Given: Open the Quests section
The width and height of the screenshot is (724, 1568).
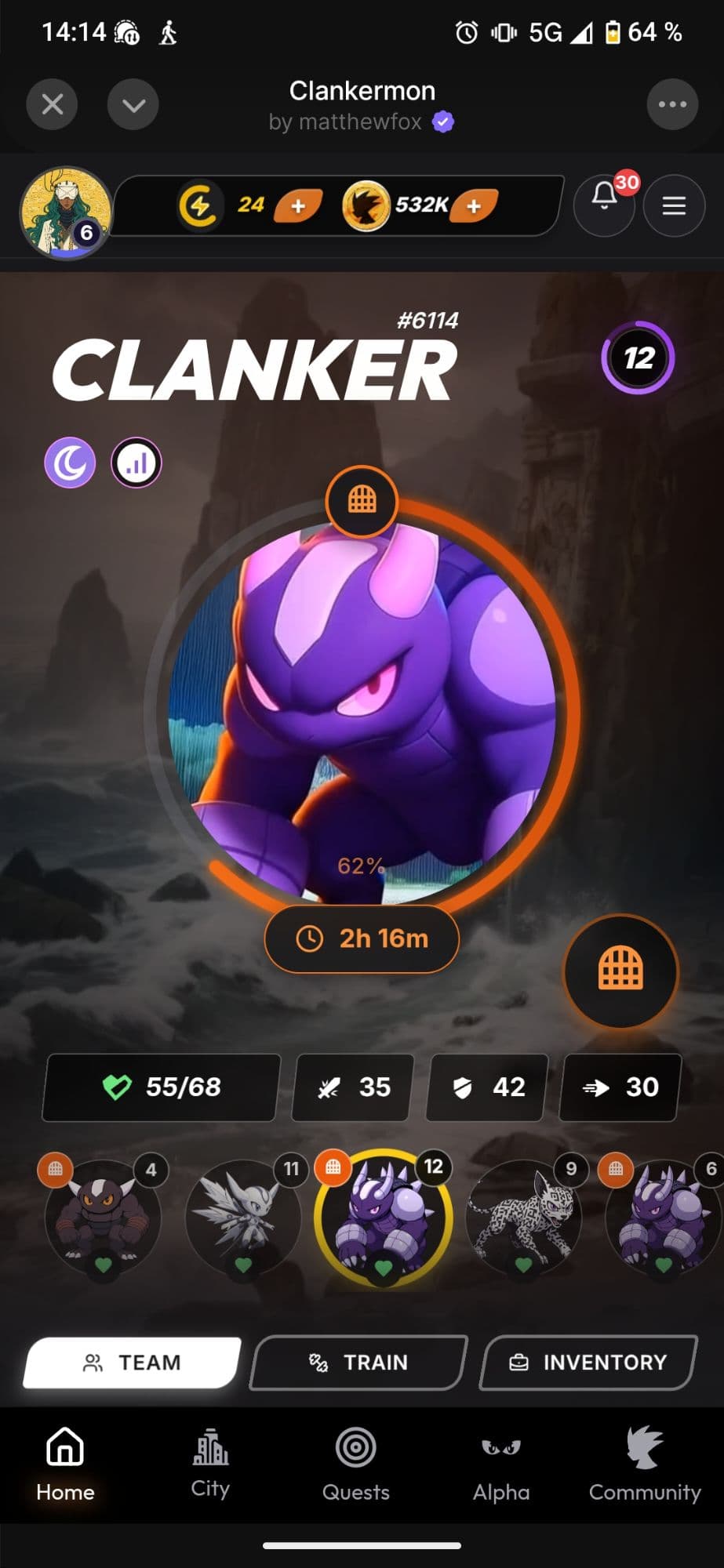Looking at the screenshot, I should coord(355,1465).
